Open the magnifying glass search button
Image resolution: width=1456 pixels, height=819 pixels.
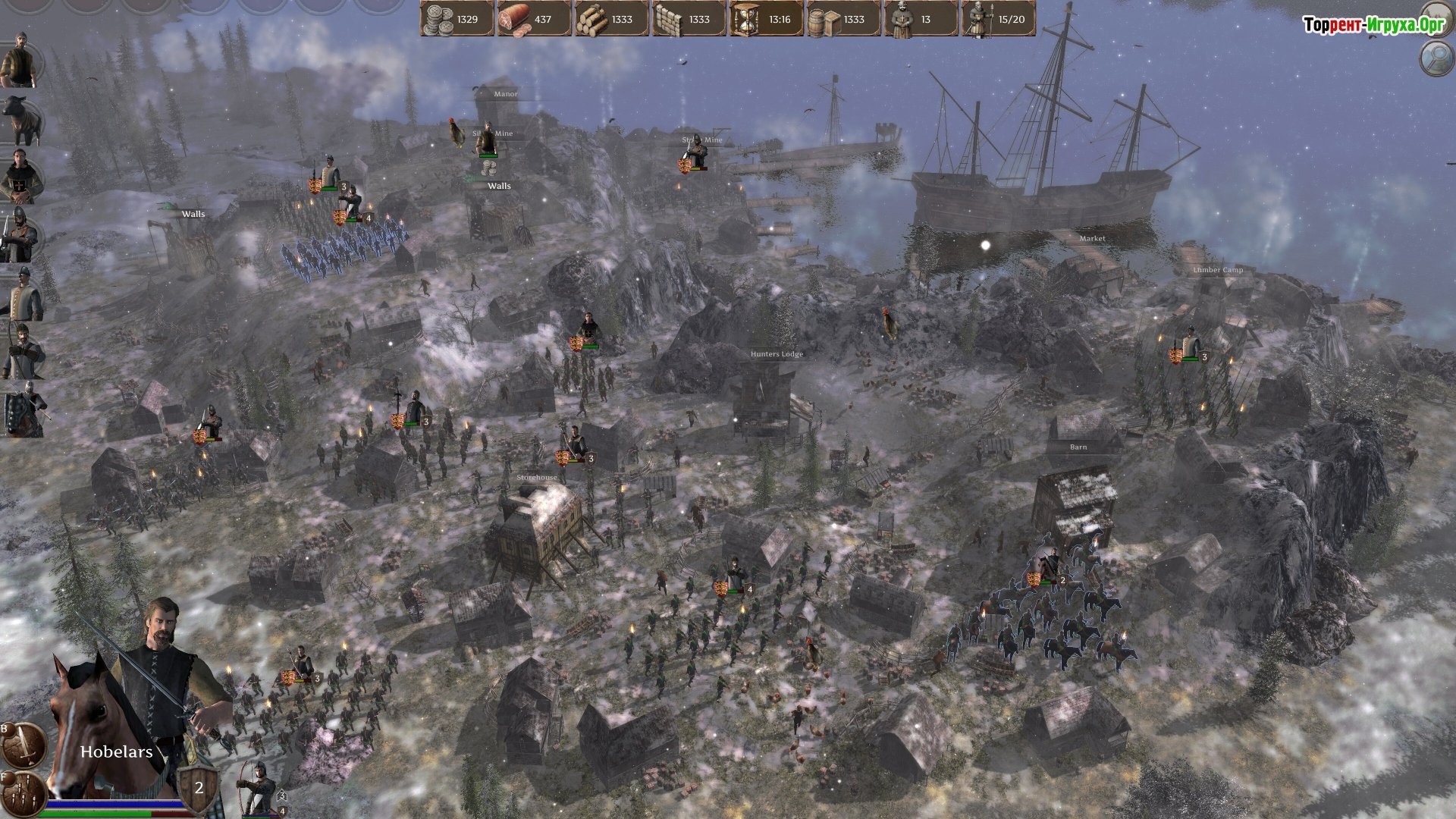click(x=1435, y=58)
